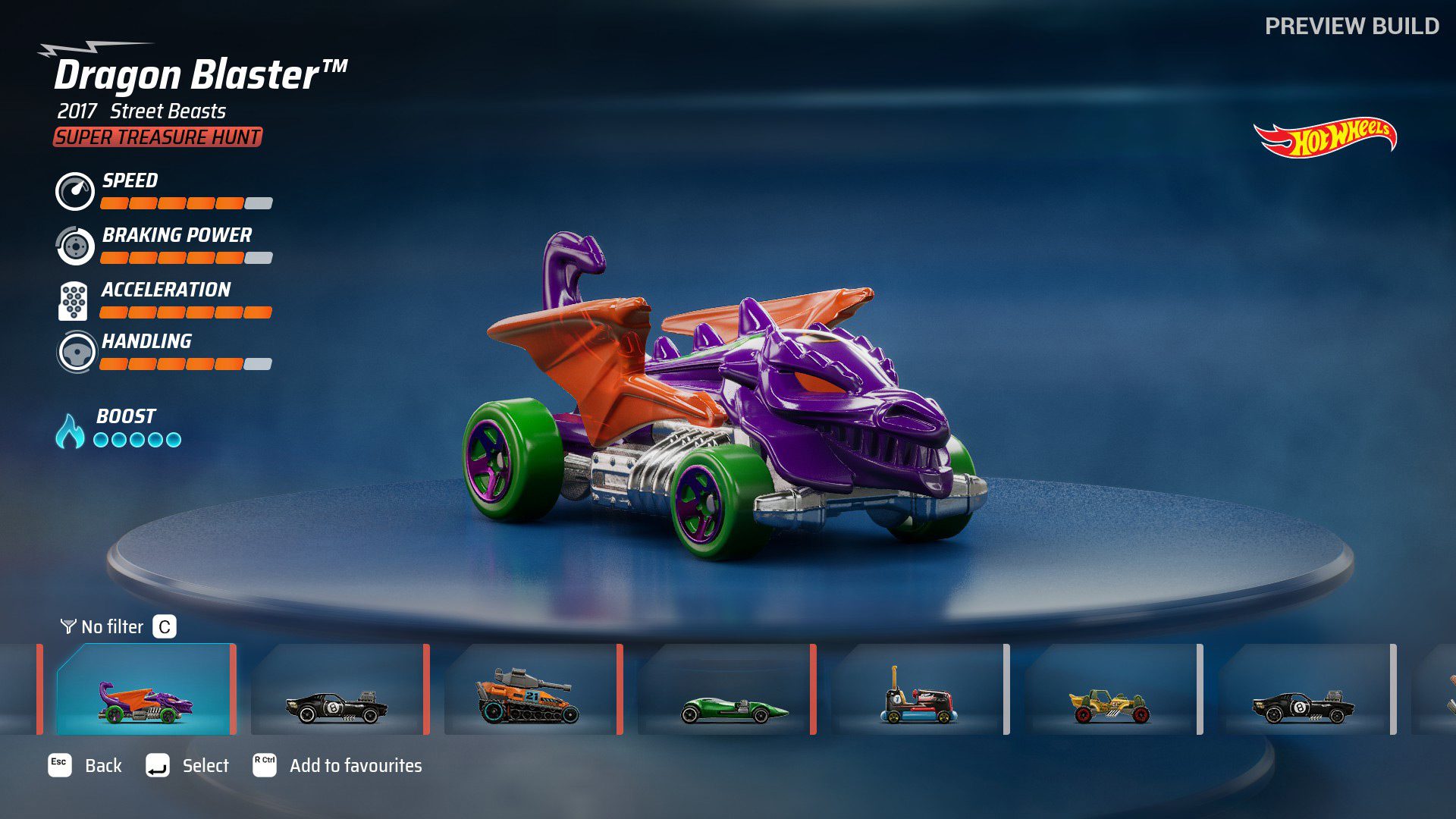This screenshot has height=819, width=1456.
Task: Open the Select enter-key prompt
Action: (x=158, y=766)
